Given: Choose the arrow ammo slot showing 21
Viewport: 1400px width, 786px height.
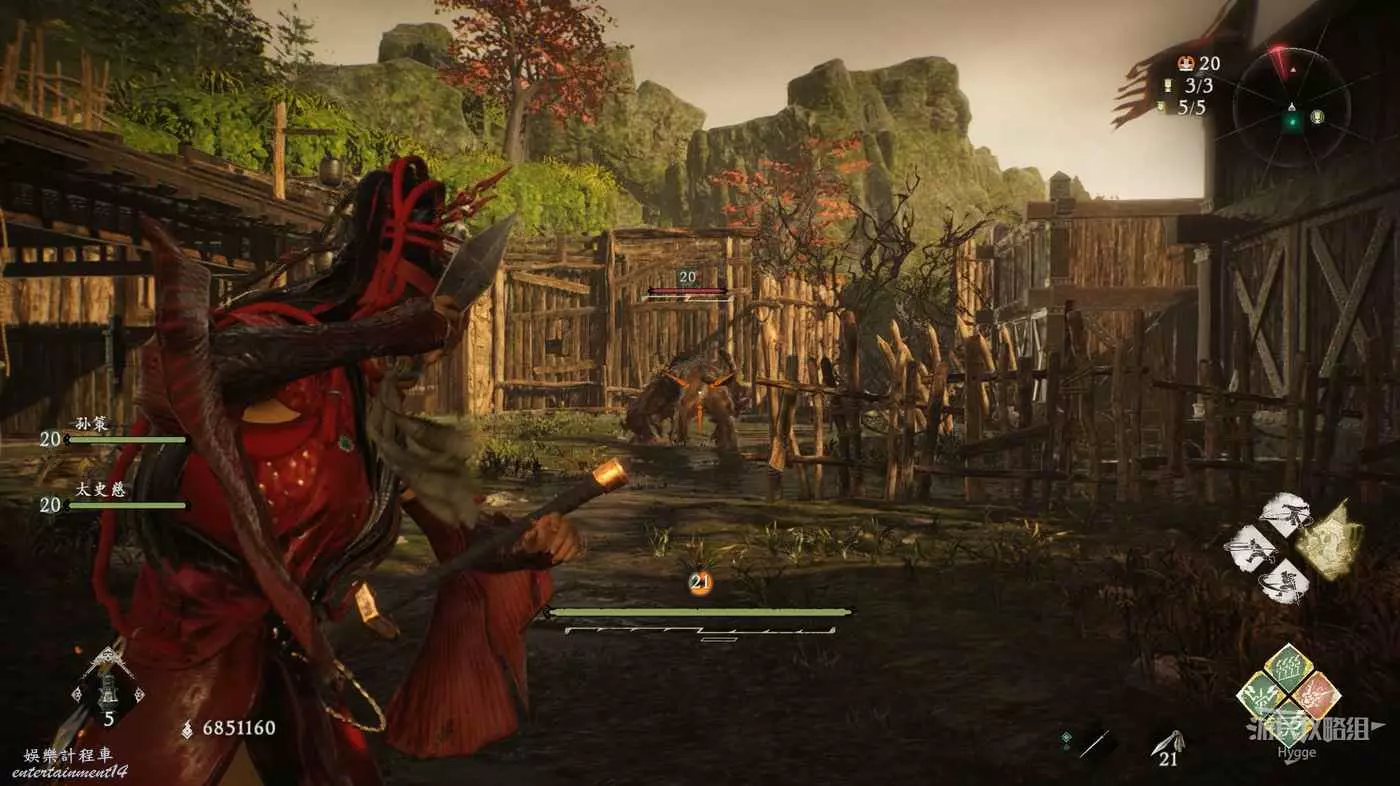Looking at the screenshot, I should 1168,744.
